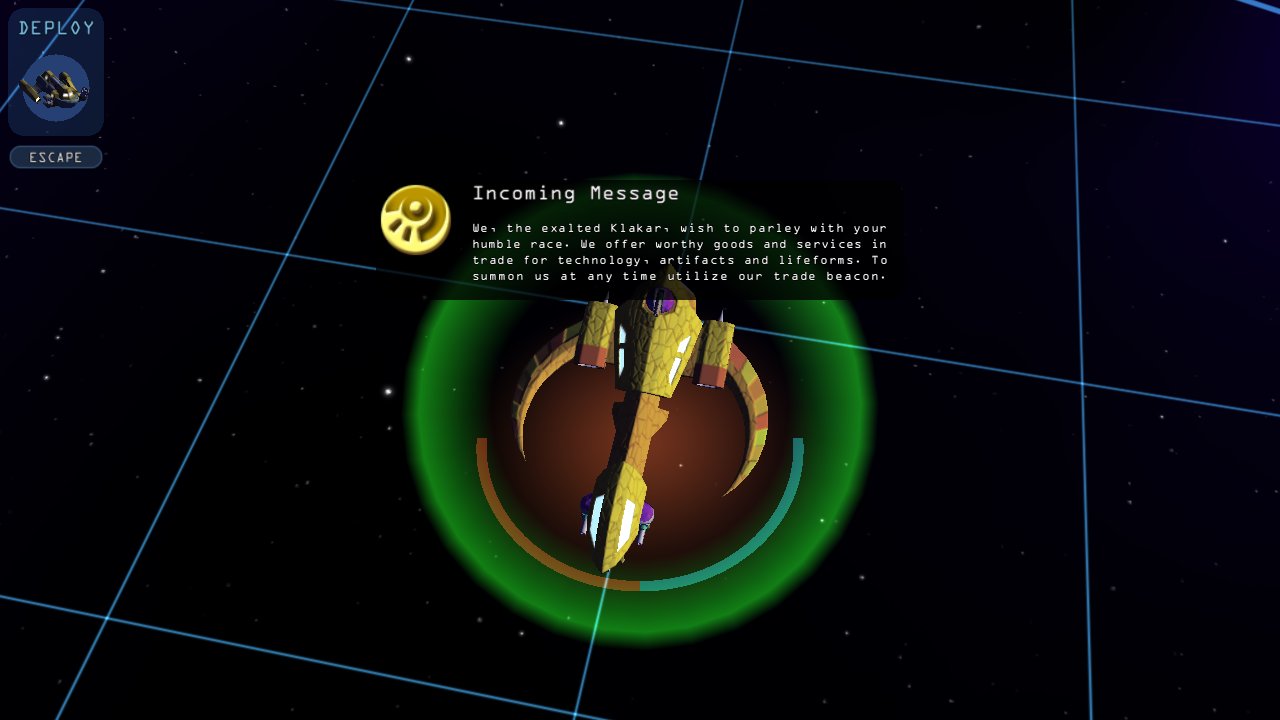Click the DEPLOY panel header label

(x=55, y=28)
